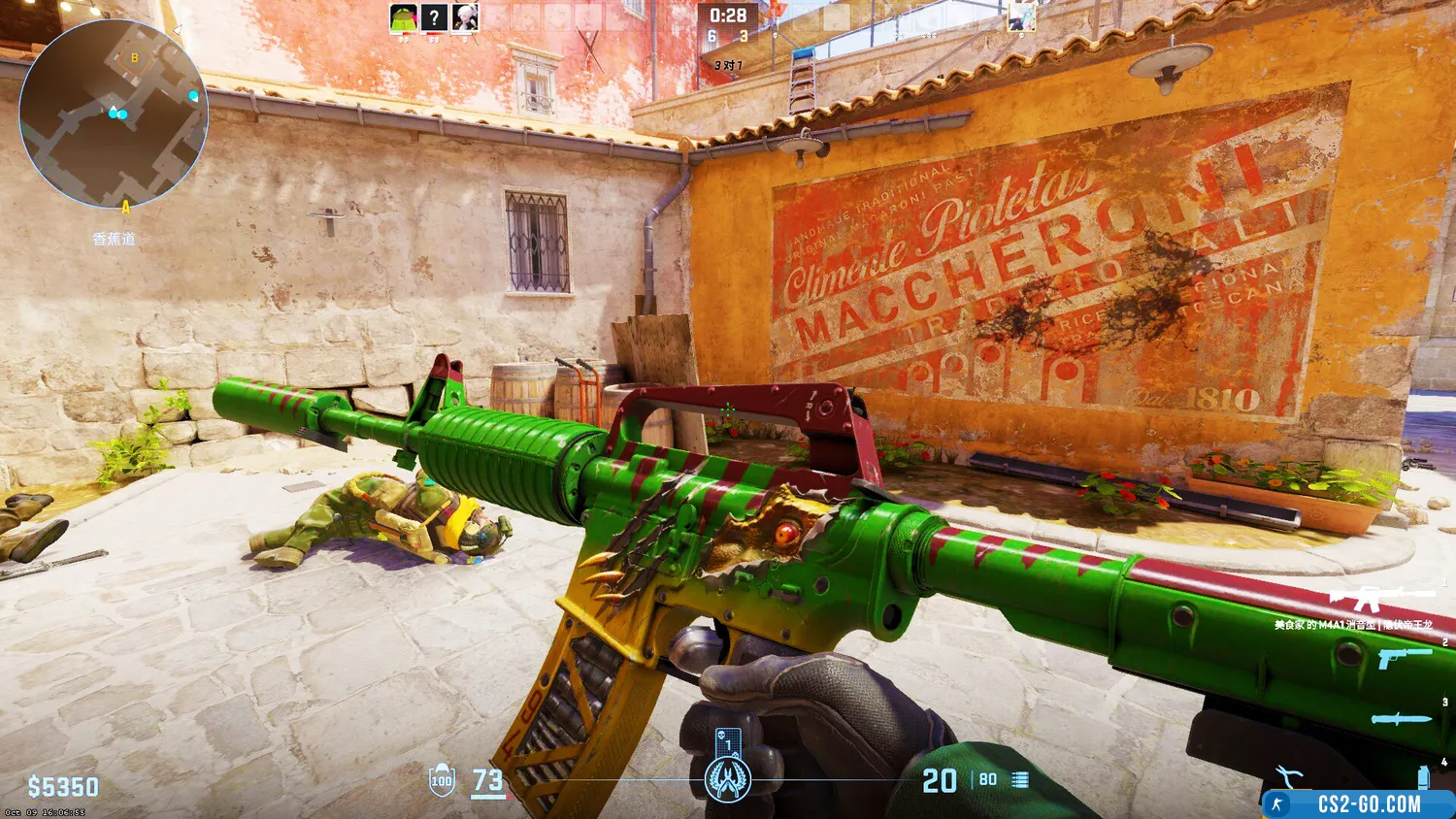Choose the knife weapon slot
This screenshot has width=1456, height=819.
pos(1402,719)
